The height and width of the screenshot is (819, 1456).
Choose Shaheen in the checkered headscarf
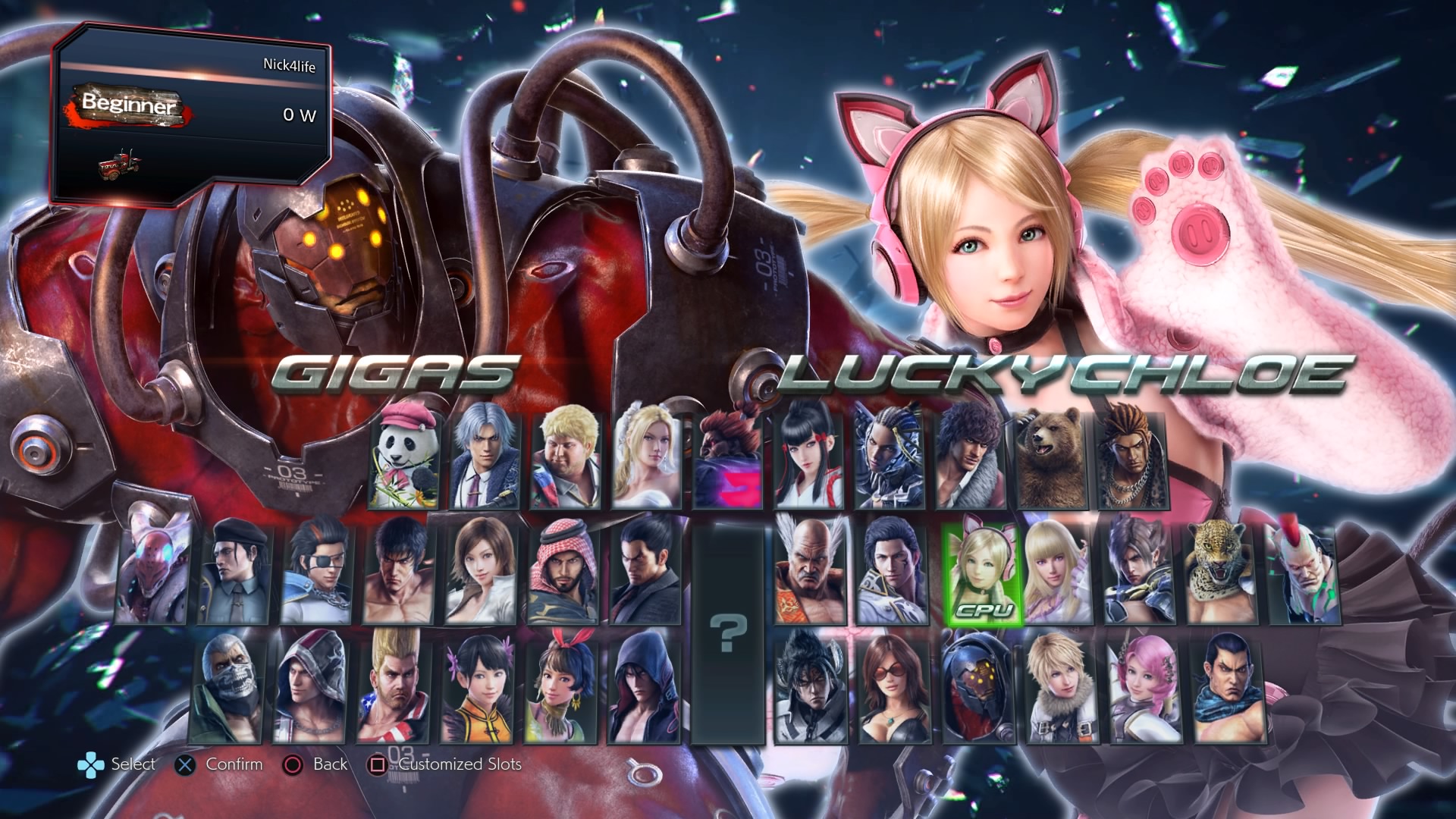(563, 573)
